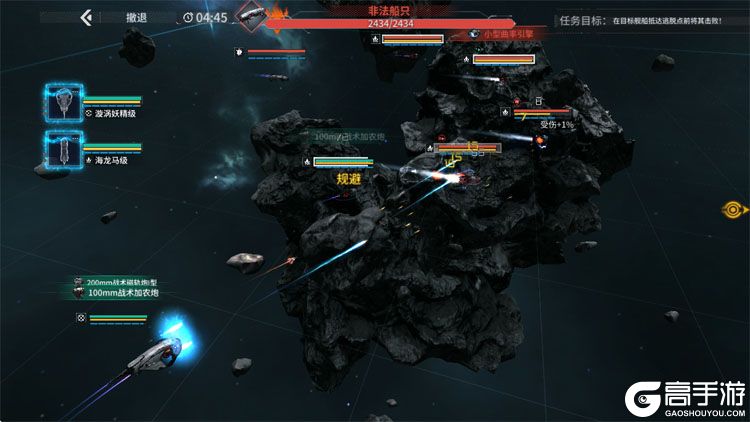The width and height of the screenshot is (750, 422).
Task: Tap the 撤退 retreat button
Action: [137, 17]
